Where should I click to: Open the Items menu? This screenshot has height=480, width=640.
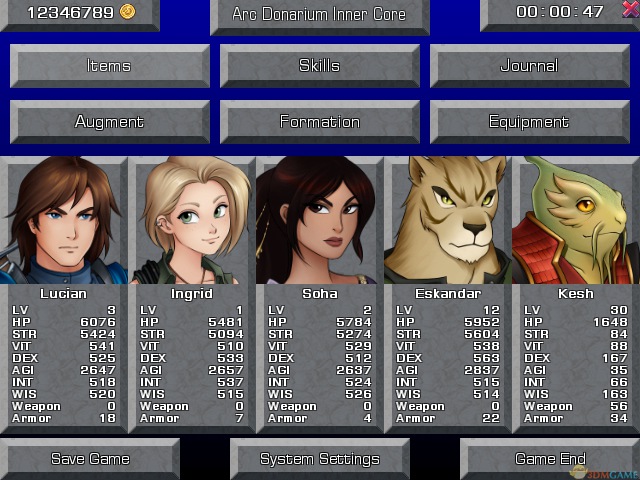click(109, 66)
